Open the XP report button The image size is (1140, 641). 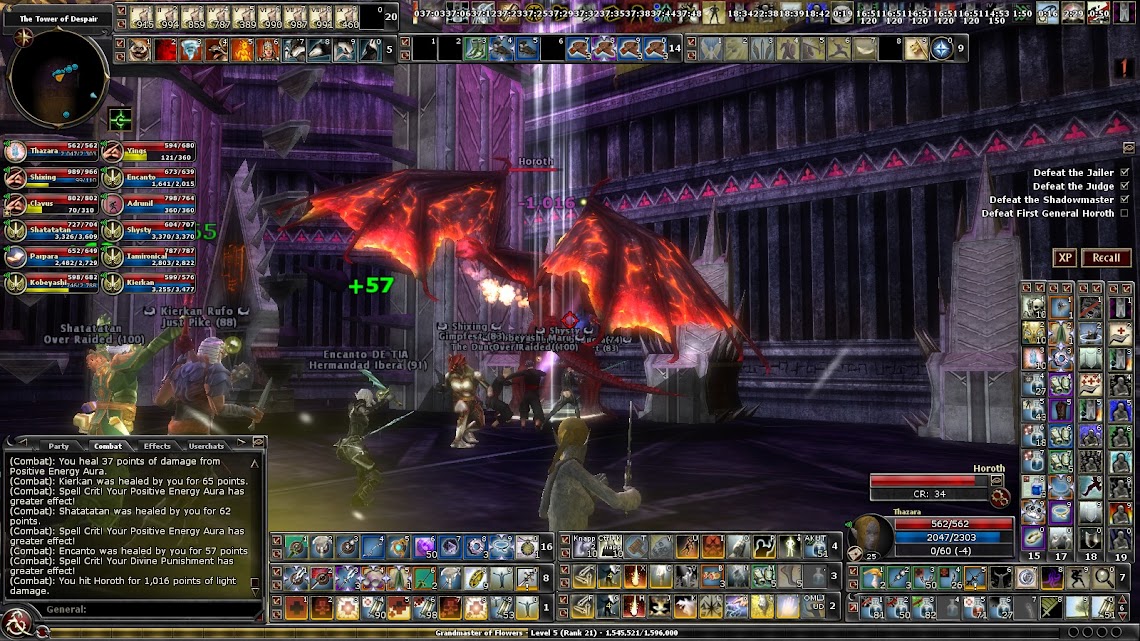click(x=1065, y=258)
